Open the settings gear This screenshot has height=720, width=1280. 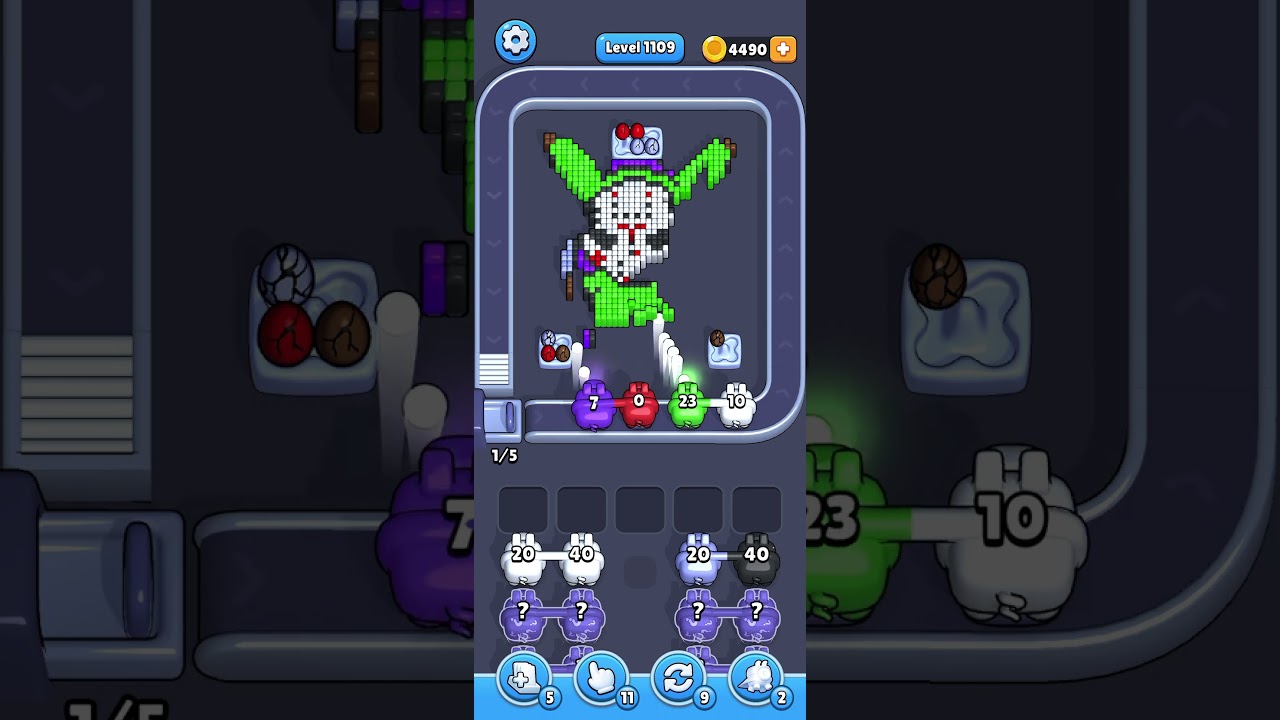pyautogui.click(x=516, y=40)
